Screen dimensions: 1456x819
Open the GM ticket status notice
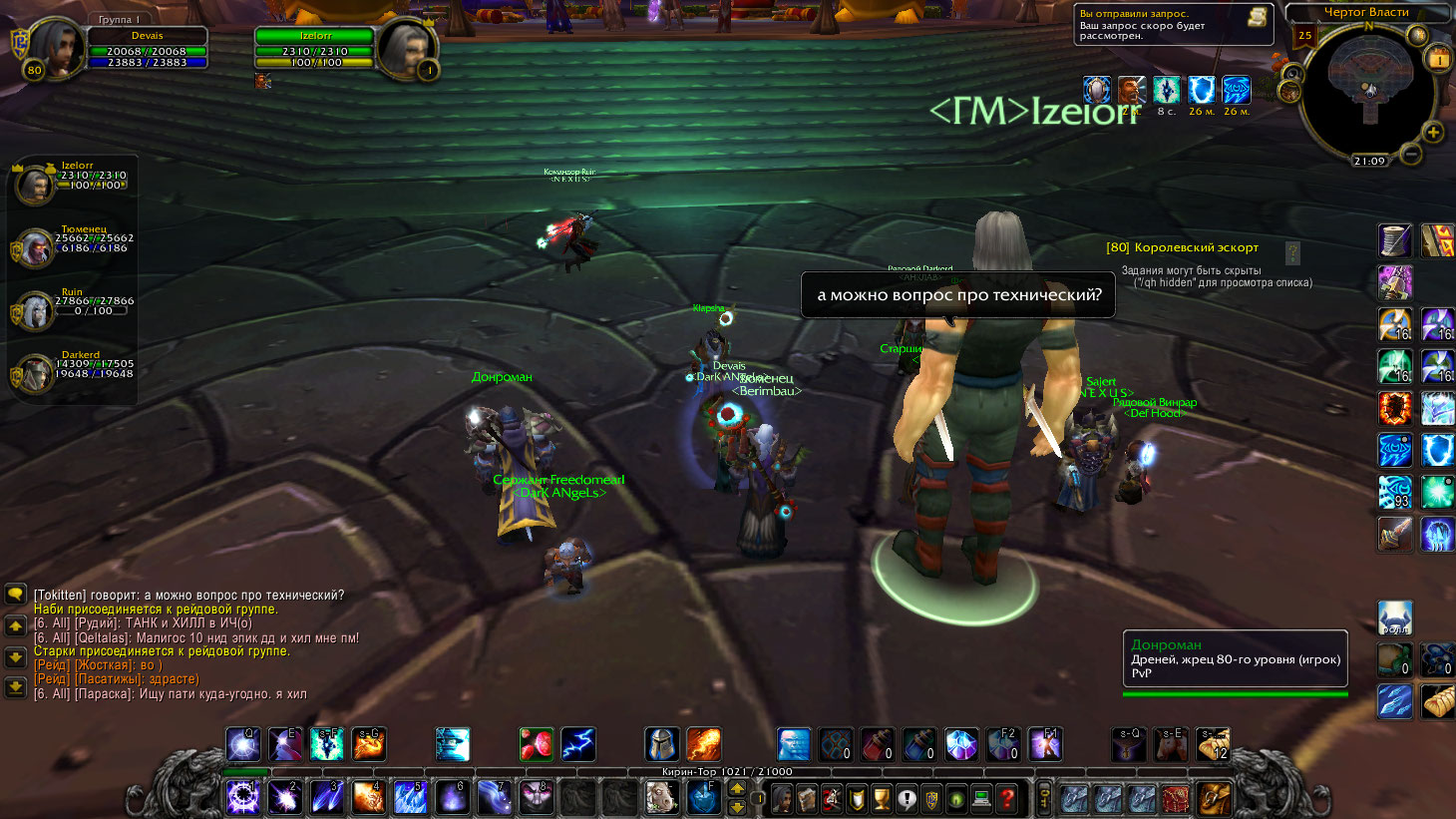pyautogui.click(x=1174, y=25)
